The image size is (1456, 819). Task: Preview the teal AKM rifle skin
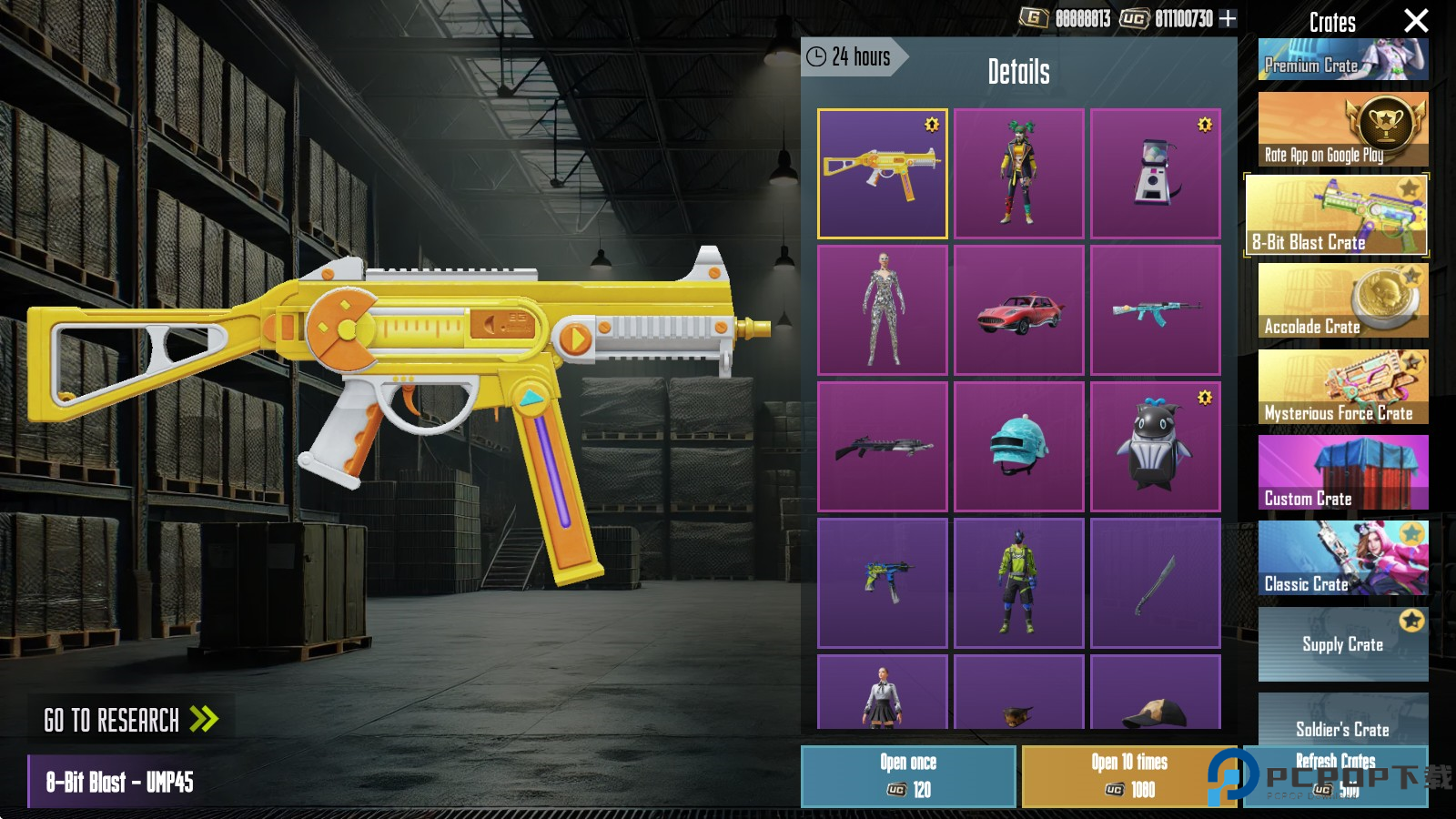tap(1155, 310)
